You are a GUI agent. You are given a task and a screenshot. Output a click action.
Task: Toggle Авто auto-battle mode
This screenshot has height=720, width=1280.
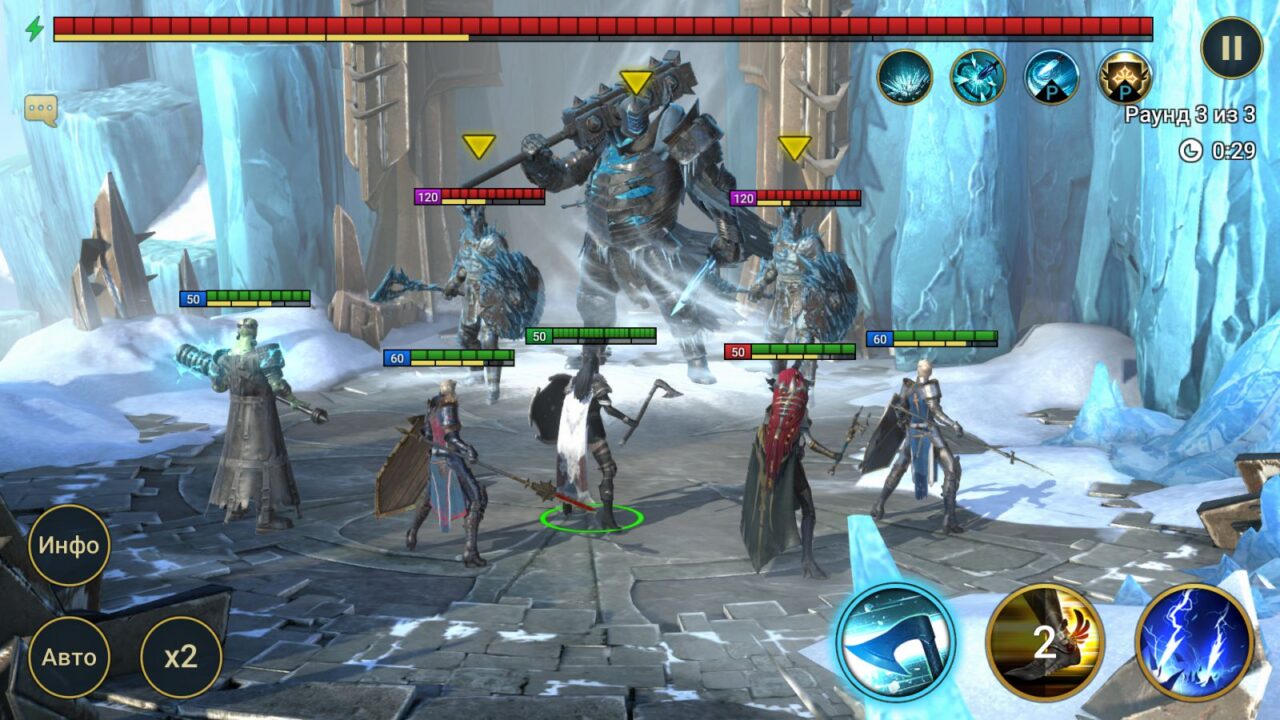70,657
